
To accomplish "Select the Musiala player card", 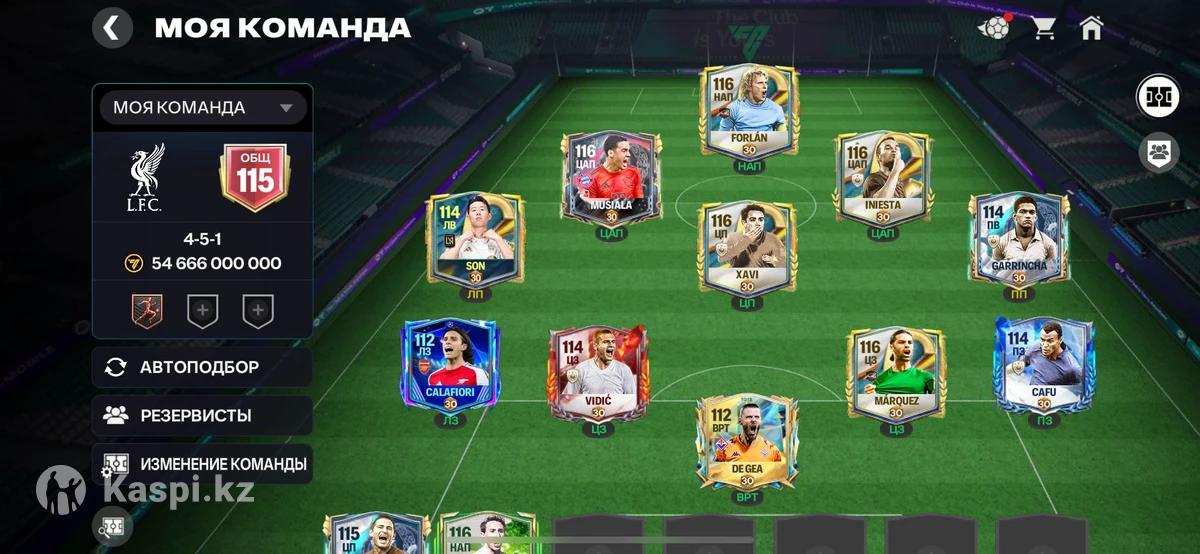I will 608,178.
